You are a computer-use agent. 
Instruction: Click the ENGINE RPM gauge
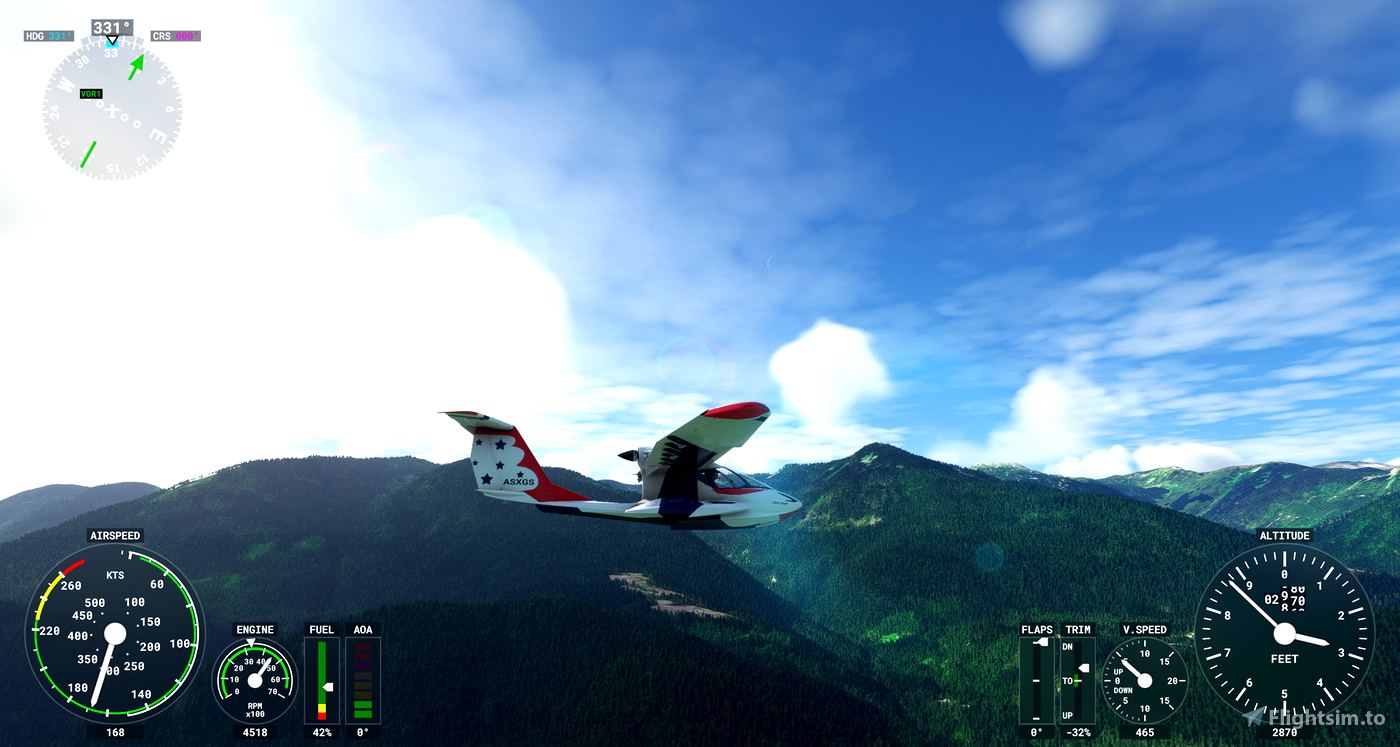coord(255,680)
